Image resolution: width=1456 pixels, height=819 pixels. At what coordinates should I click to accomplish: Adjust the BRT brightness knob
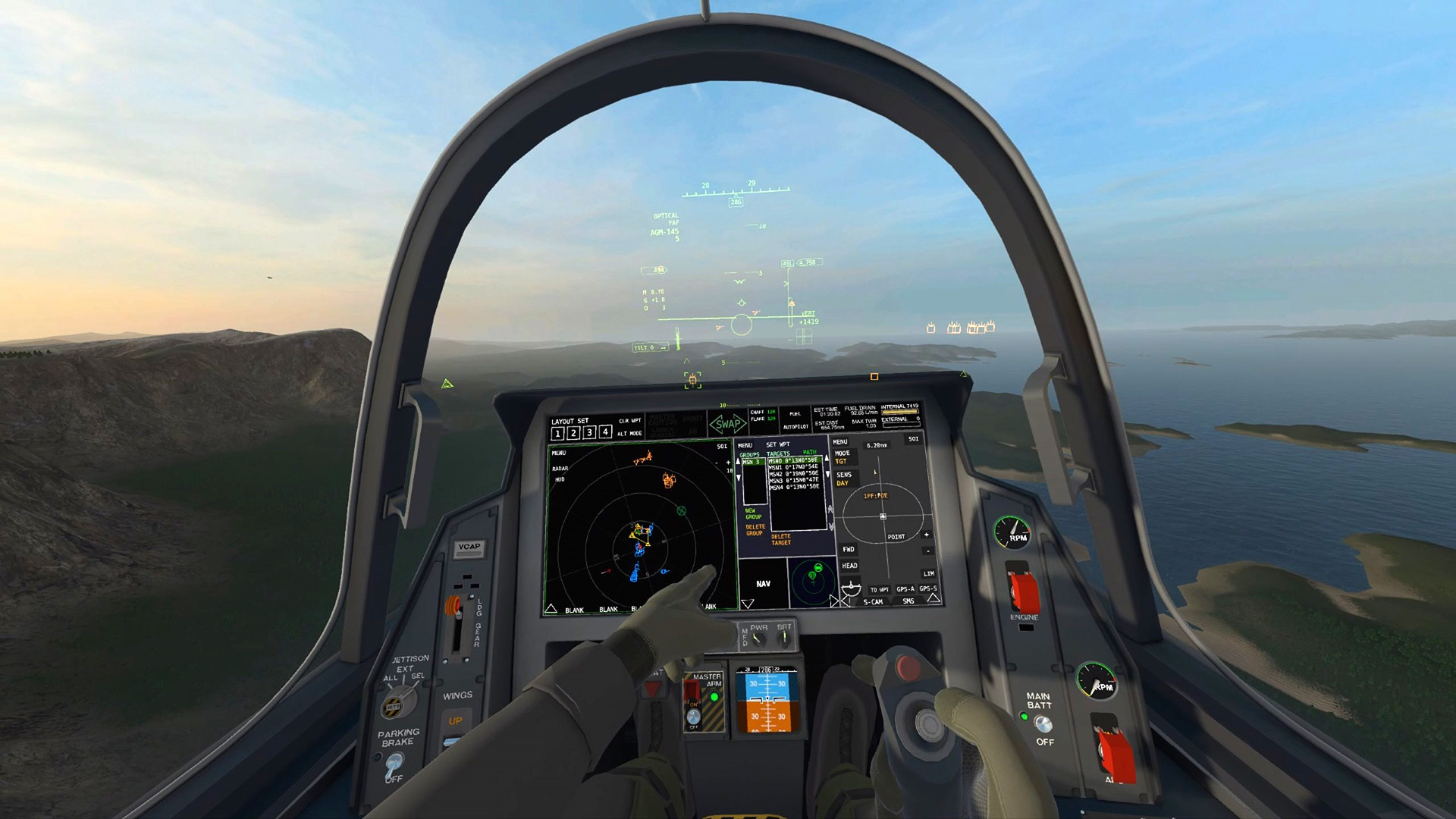coord(784,638)
